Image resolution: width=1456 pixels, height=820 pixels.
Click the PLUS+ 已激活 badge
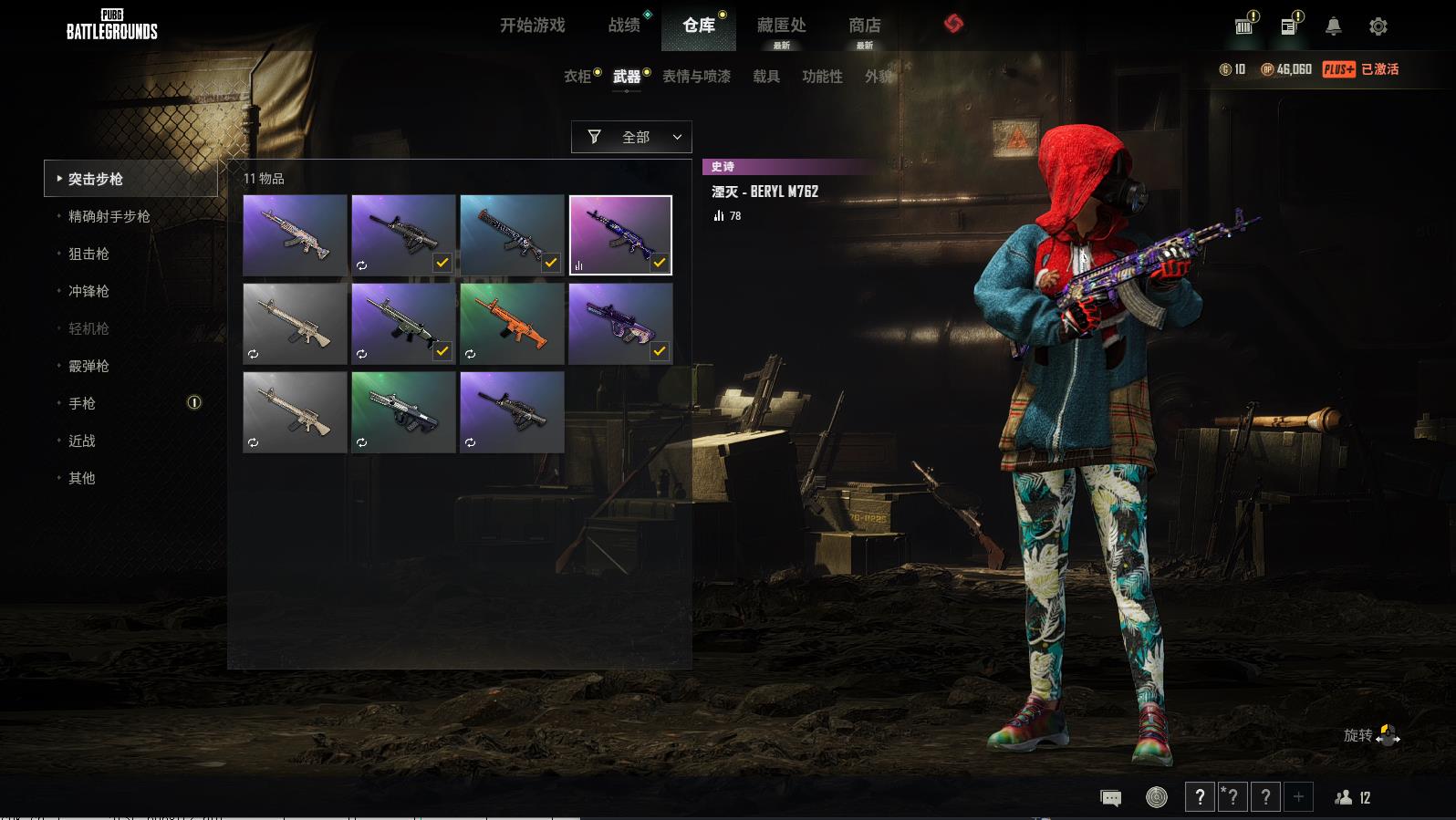click(x=1365, y=68)
